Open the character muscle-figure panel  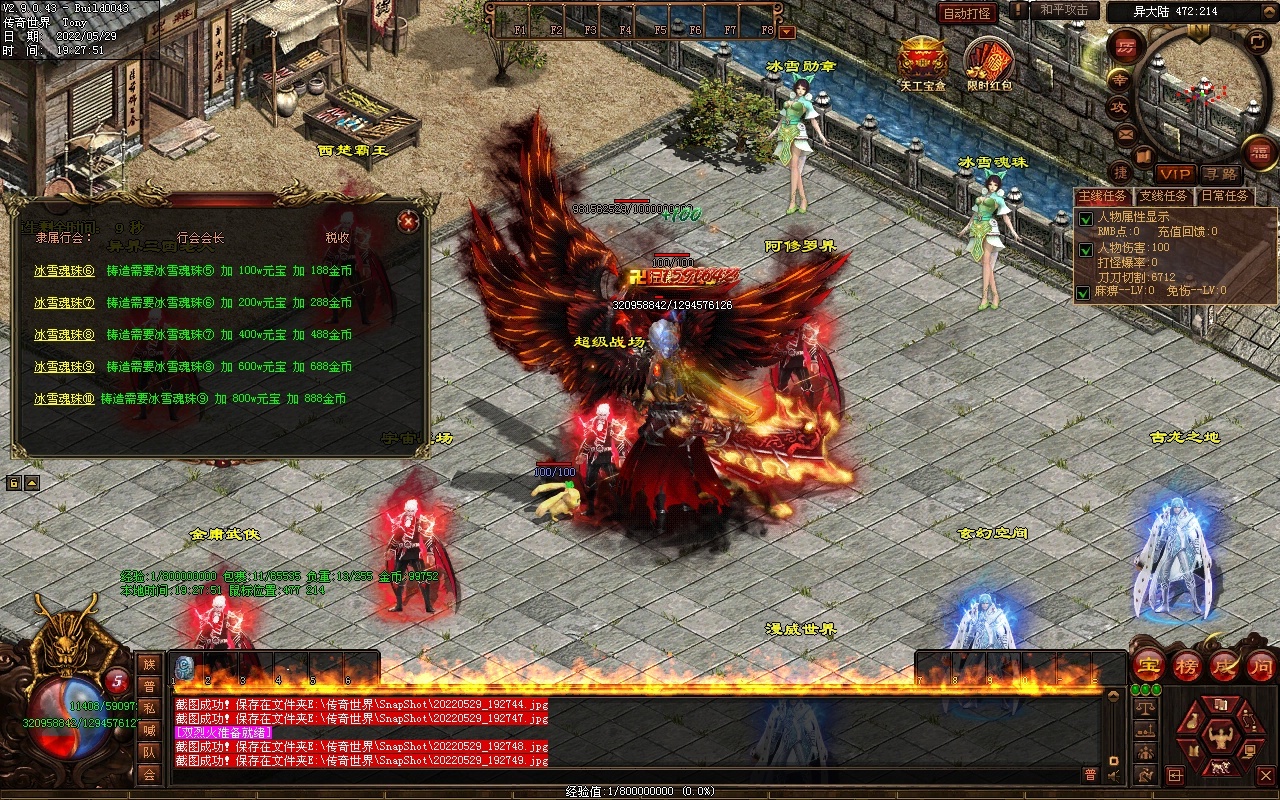tap(1219, 740)
